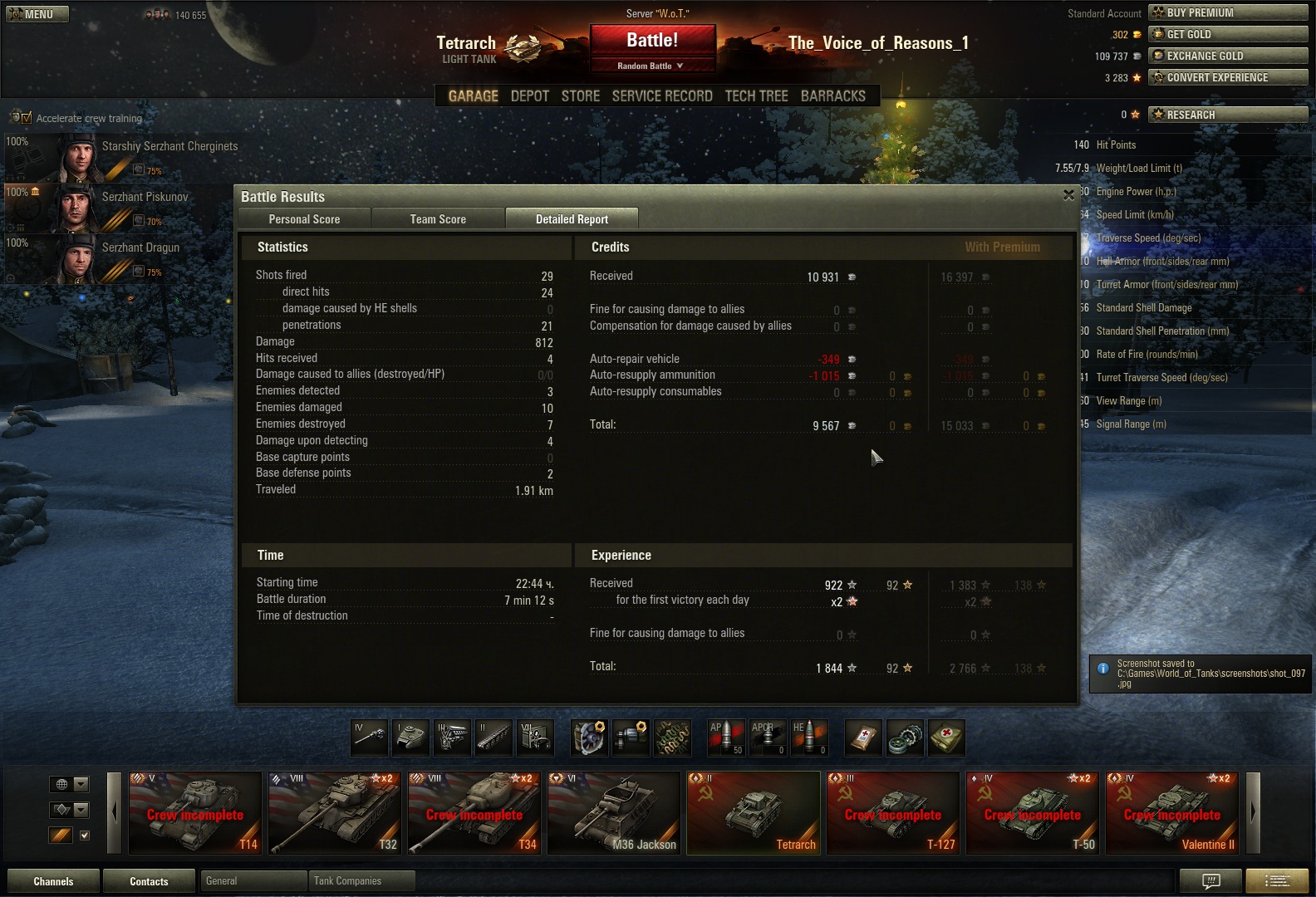This screenshot has width=1316, height=897.
Task: Go to the BARRACKS
Action: click(832, 96)
